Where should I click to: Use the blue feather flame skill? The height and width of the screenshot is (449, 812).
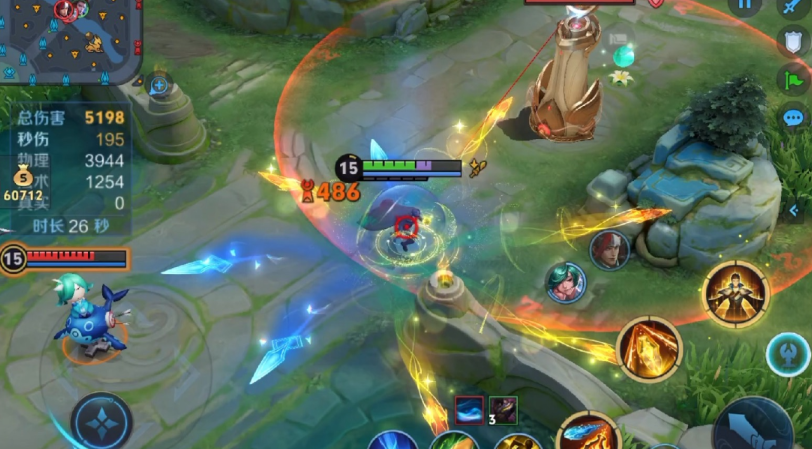point(588,434)
